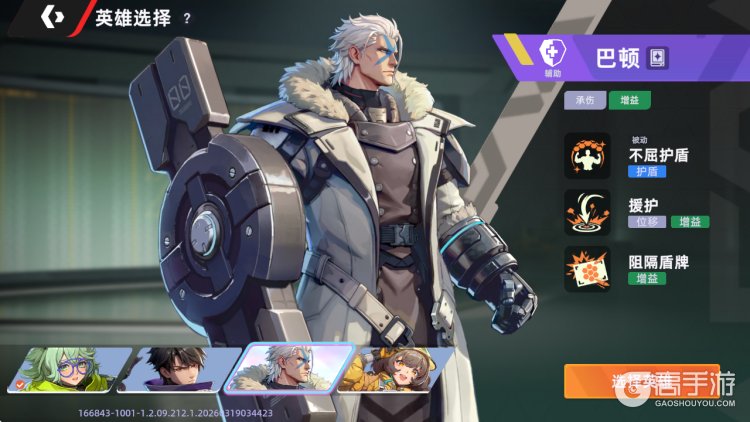Go back using the top-left arrow button

(x=52, y=17)
